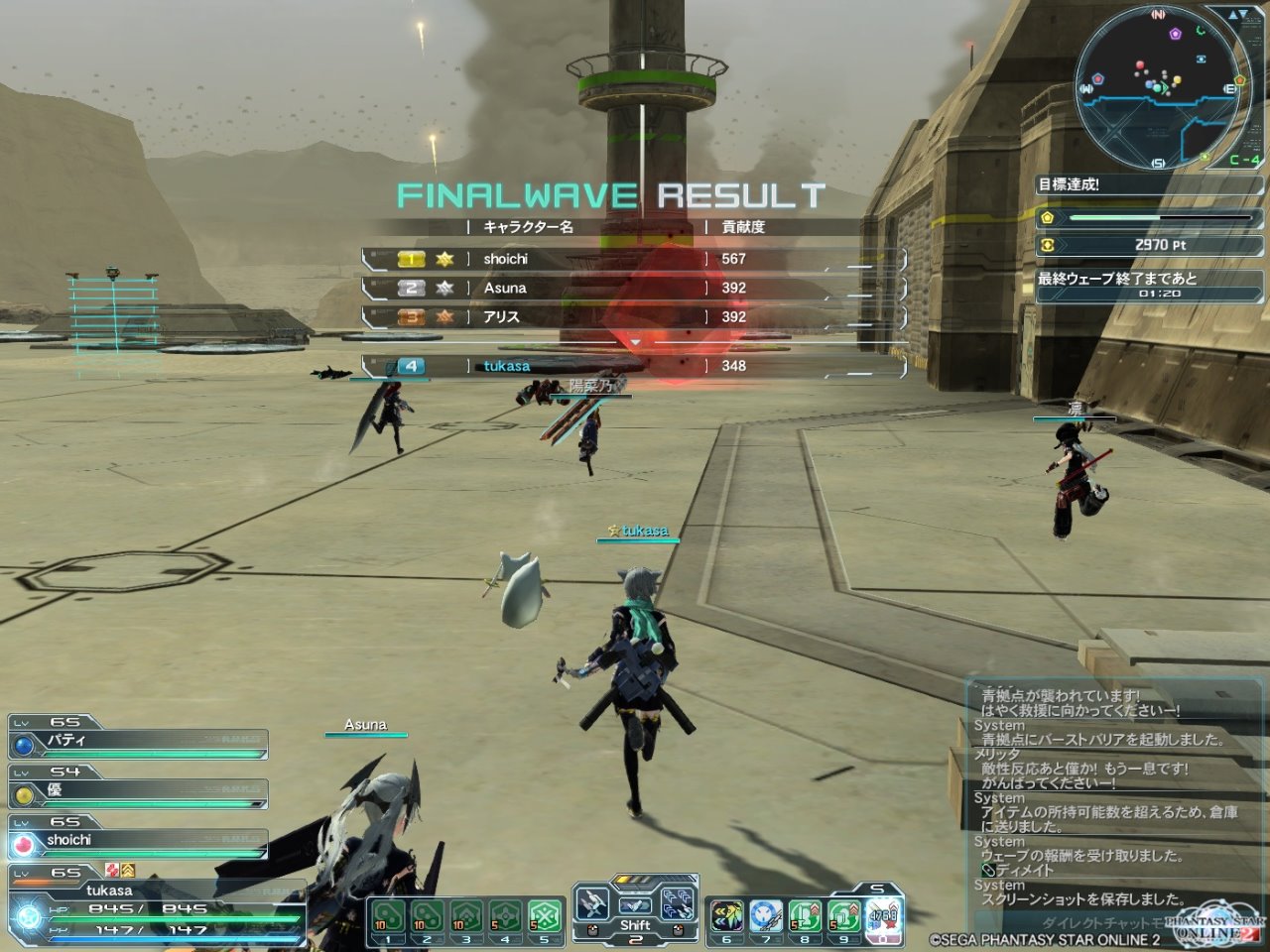Select the glowing slot 0 item
1270x952 pixels.
pos(883,916)
